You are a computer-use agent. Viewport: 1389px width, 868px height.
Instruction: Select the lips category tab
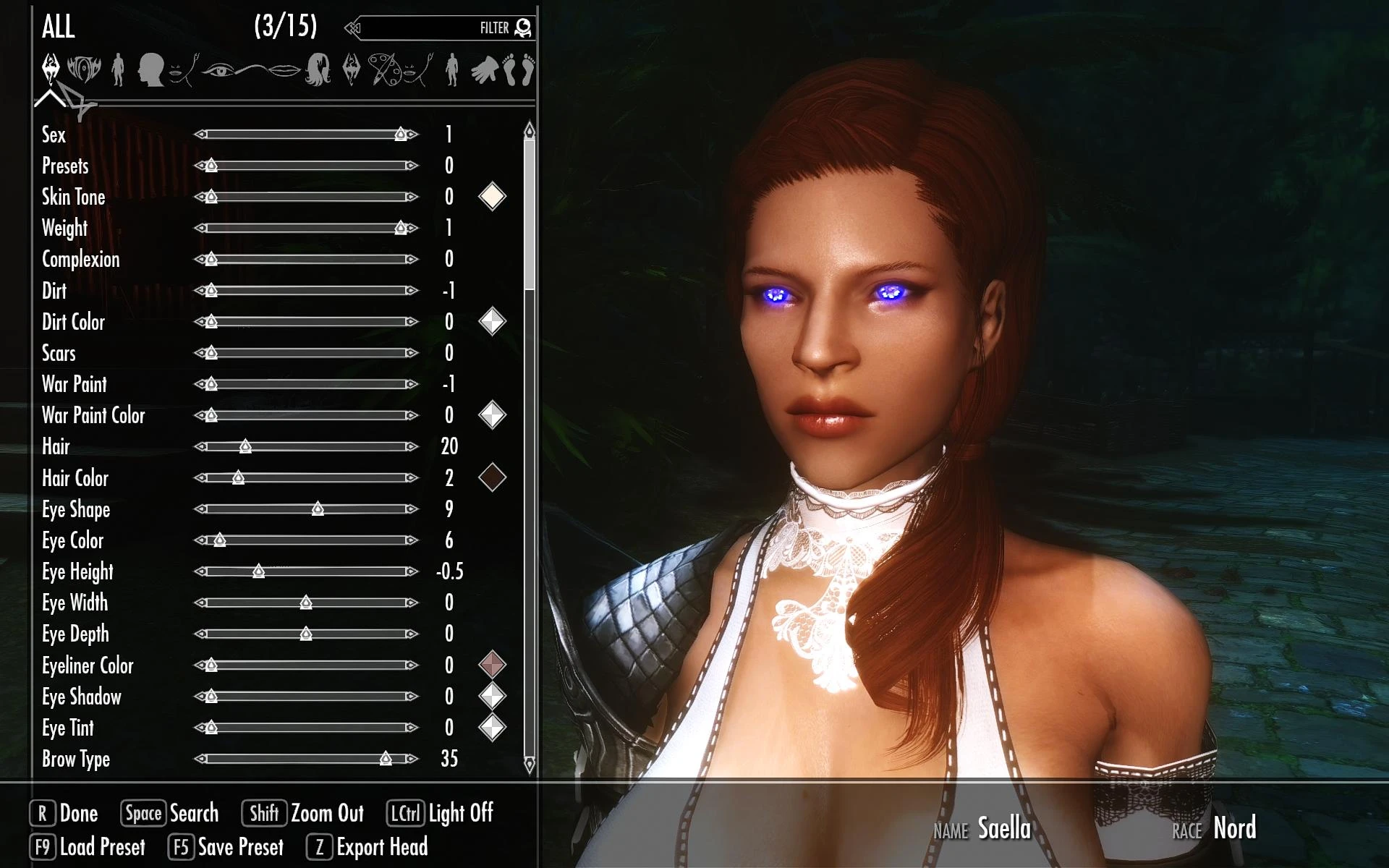tap(284, 71)
